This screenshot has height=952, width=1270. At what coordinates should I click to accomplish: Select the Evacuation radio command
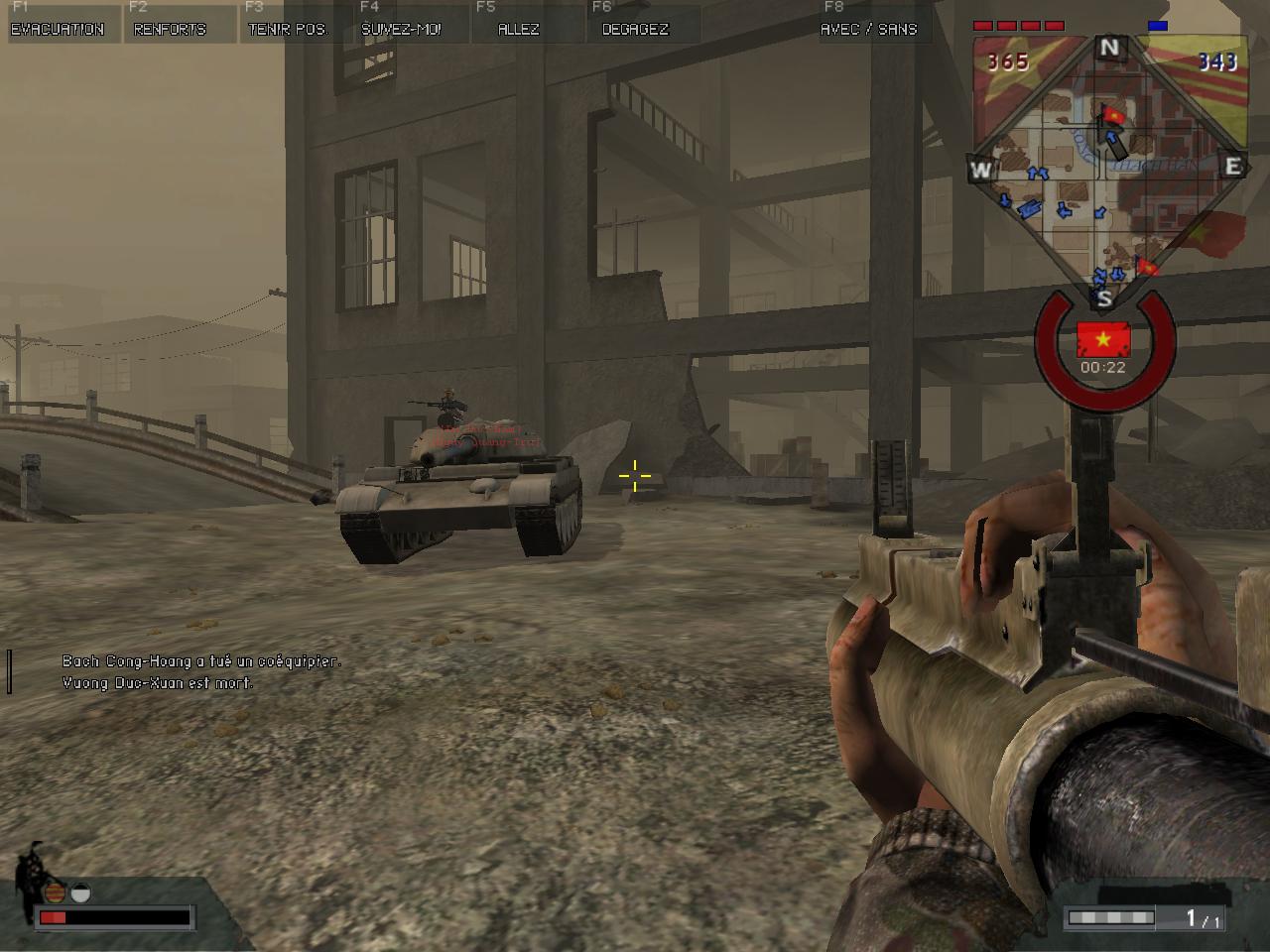[x=58, y=29]
